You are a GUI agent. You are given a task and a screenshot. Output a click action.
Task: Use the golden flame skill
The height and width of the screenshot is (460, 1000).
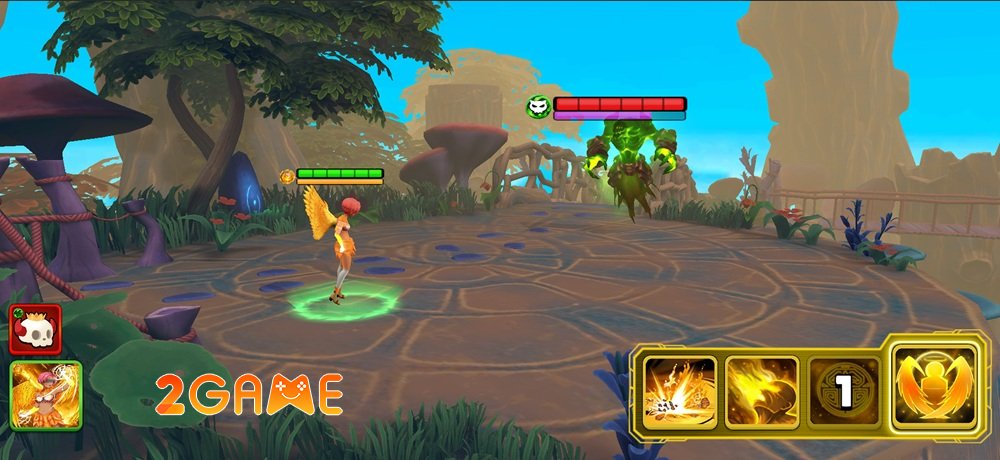(x=762, y=393)
